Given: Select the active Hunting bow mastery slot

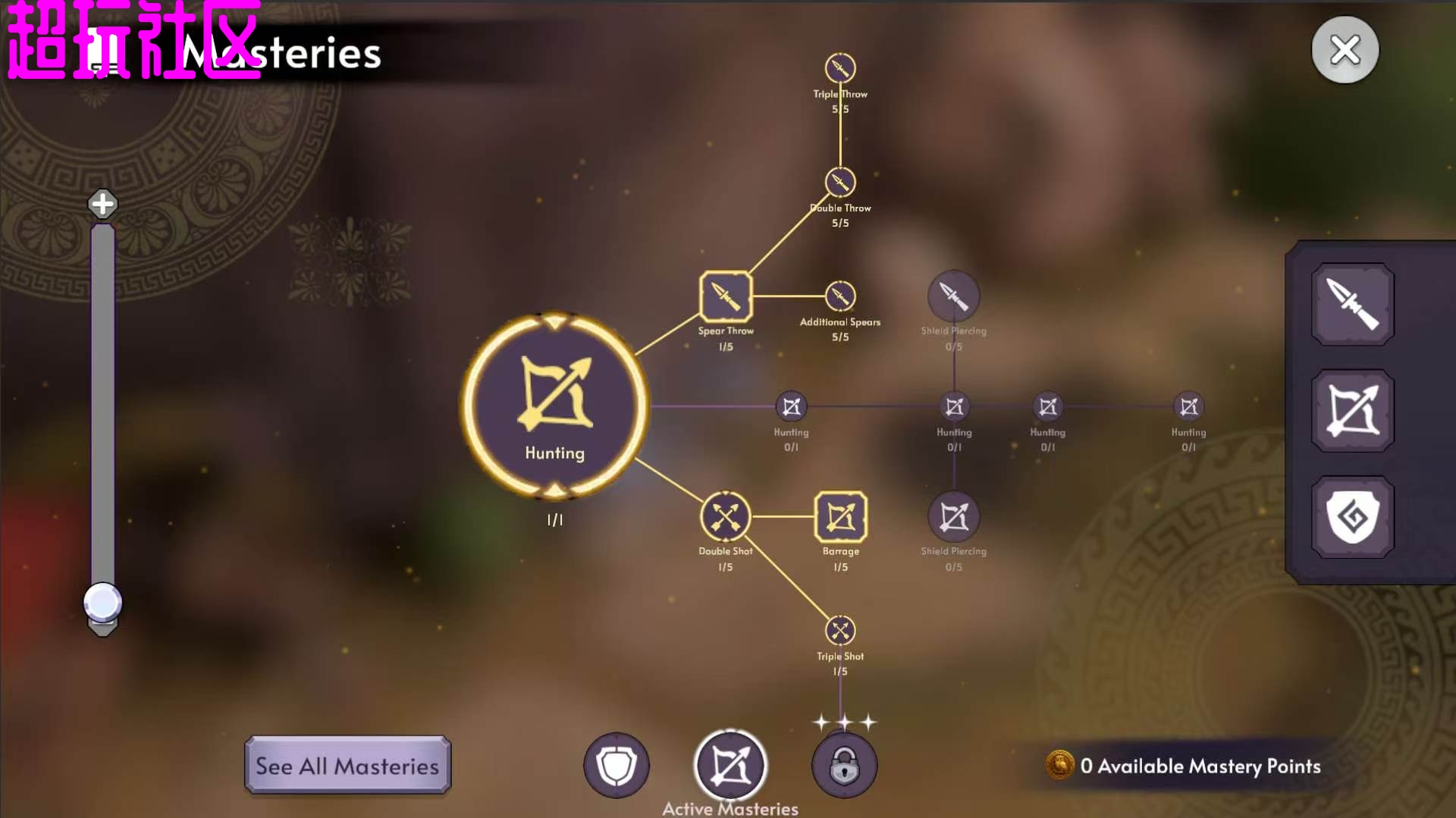Looking at the screenshot, I should click(x=730, y=766).
